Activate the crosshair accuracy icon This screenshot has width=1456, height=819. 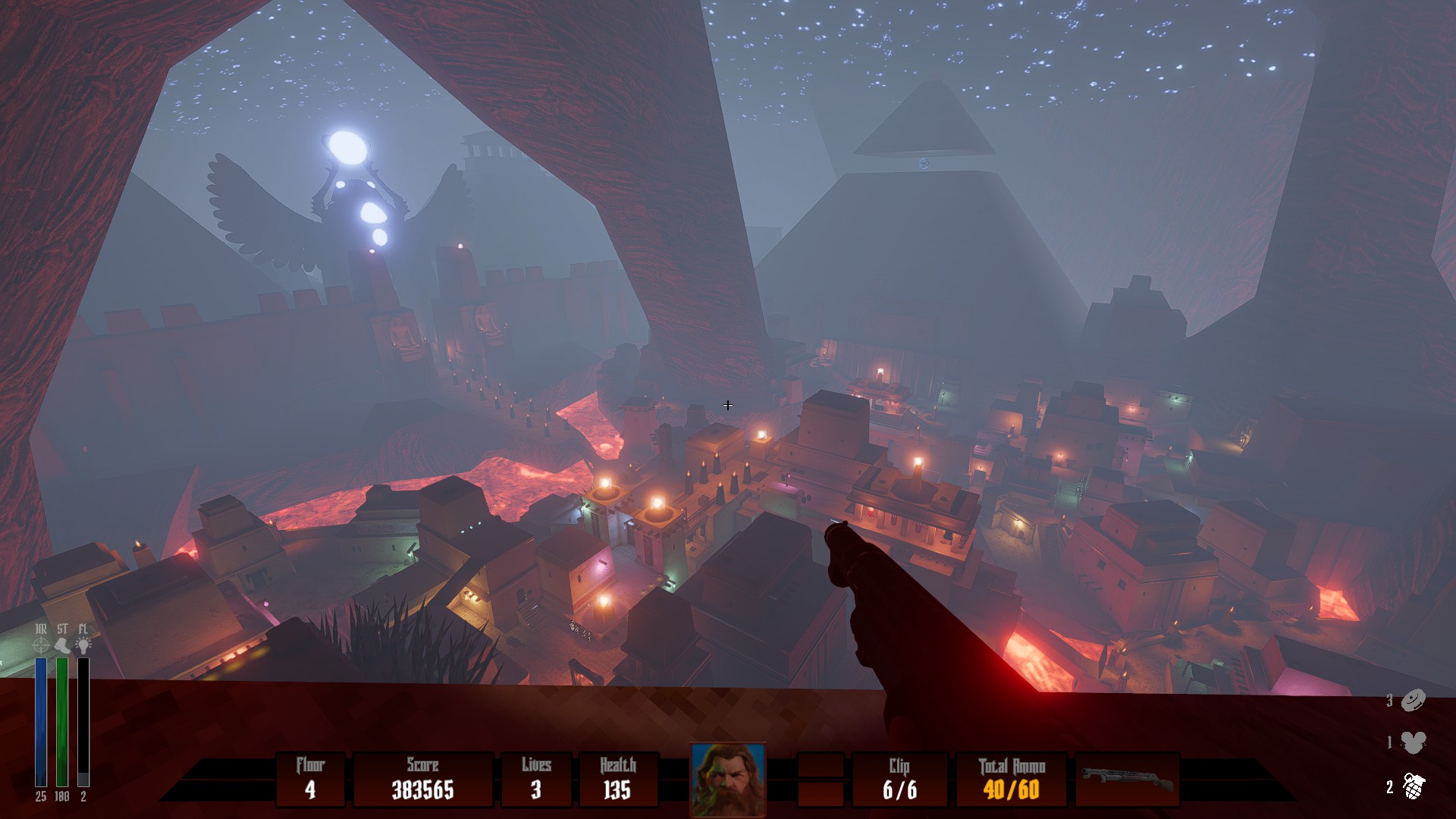41,645
